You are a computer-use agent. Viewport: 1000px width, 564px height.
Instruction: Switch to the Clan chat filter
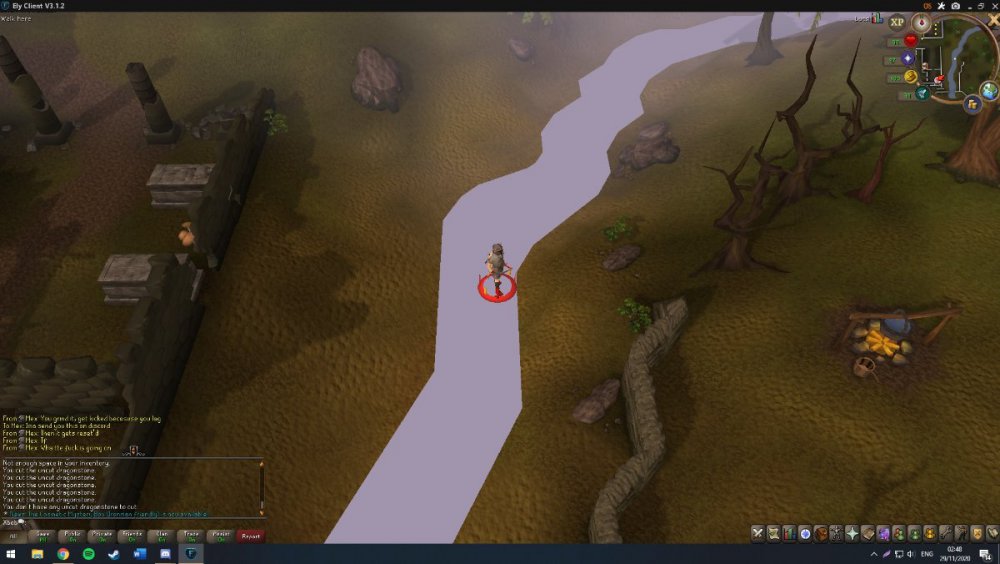[161, 536]
